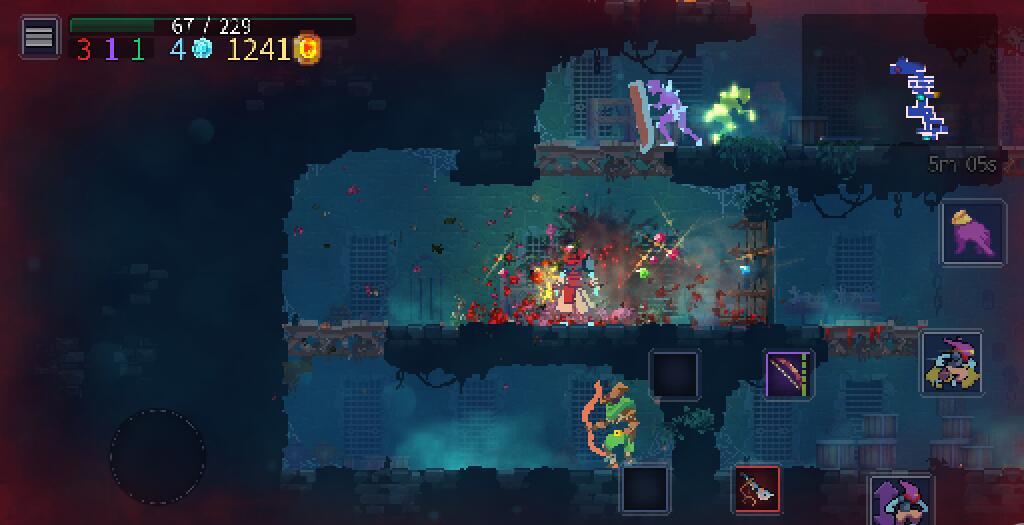Screen dimensions: 1024x525
Task: Touch the virtual joystick circle
Action: [158, 456]
